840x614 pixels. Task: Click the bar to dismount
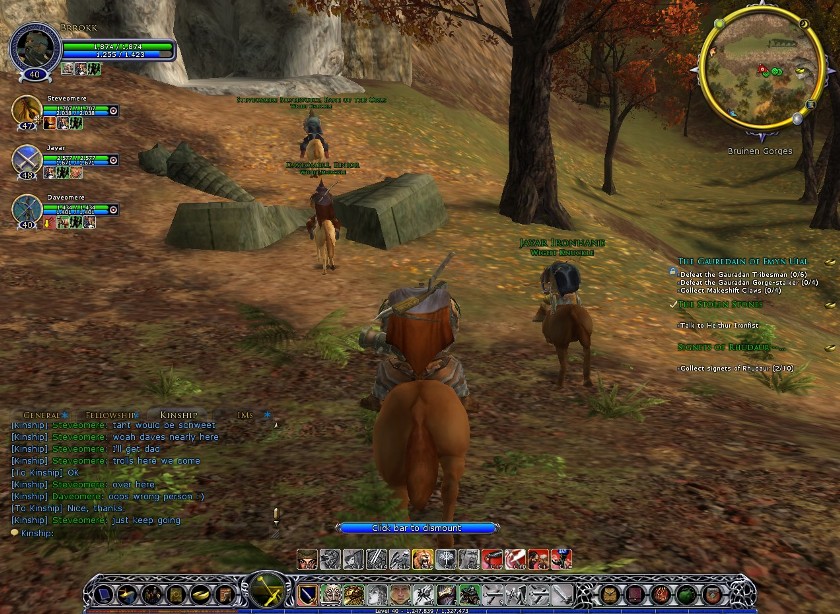(418, 527)
